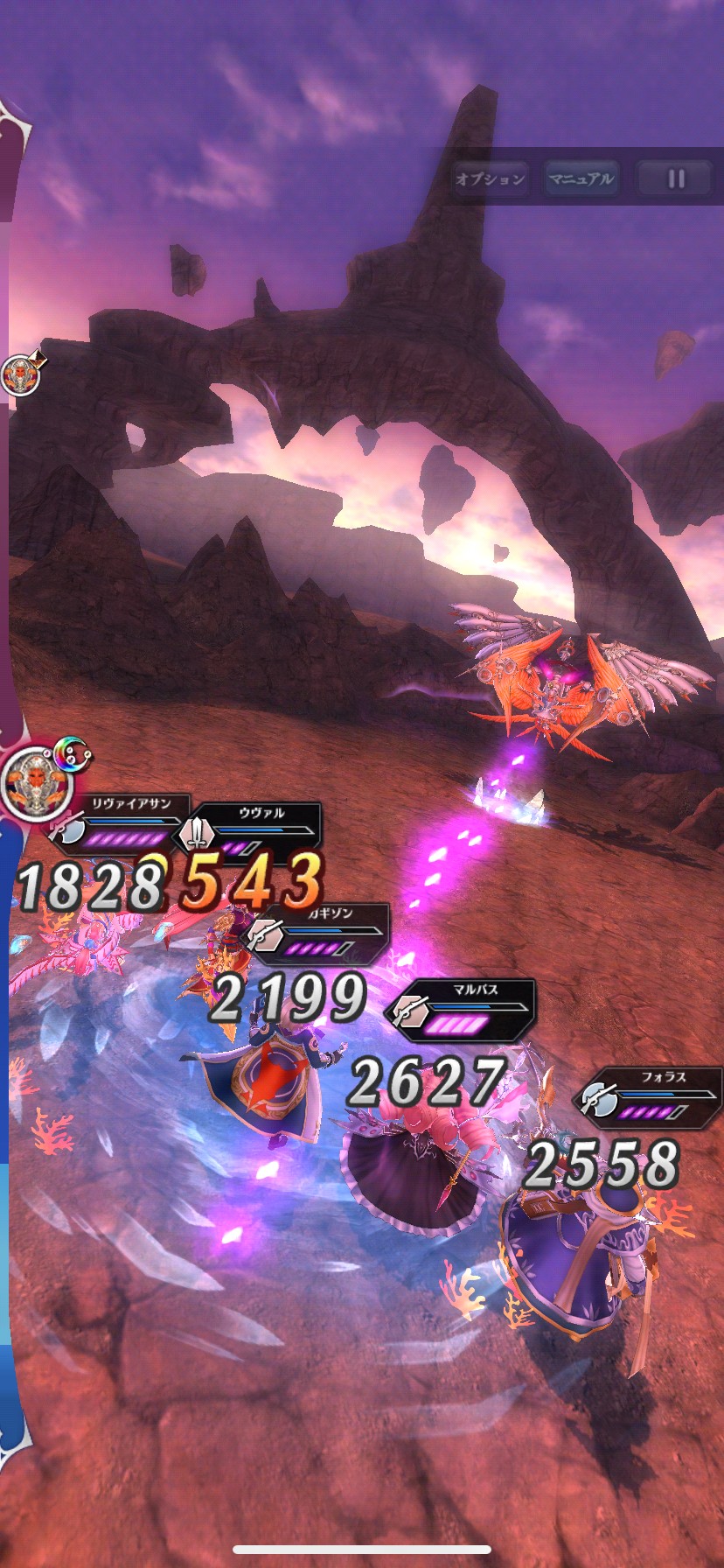Toggle the マニュアル battle mode button
Screen dimensions: 724x1568
tap(581, 179)
